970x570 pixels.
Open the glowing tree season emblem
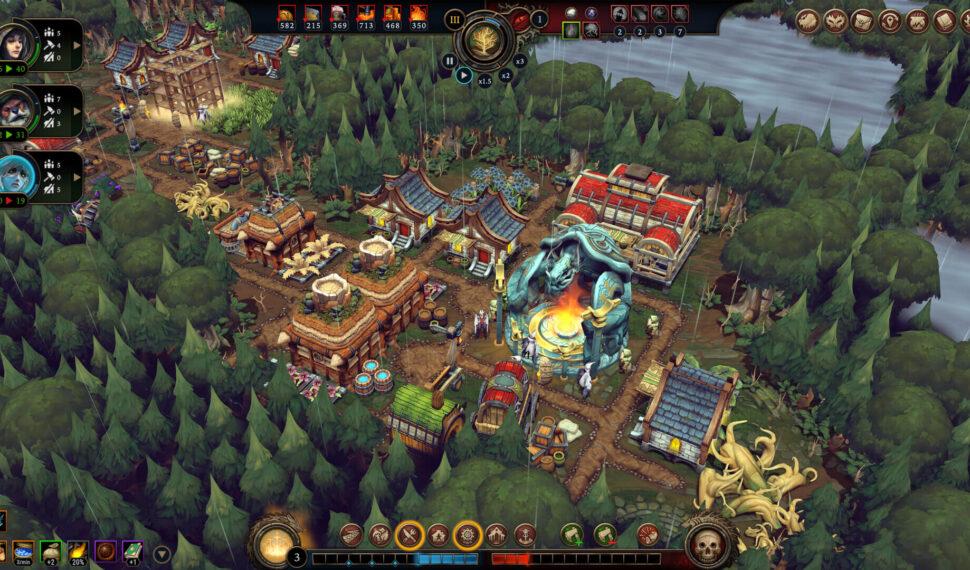coord(484,41)
